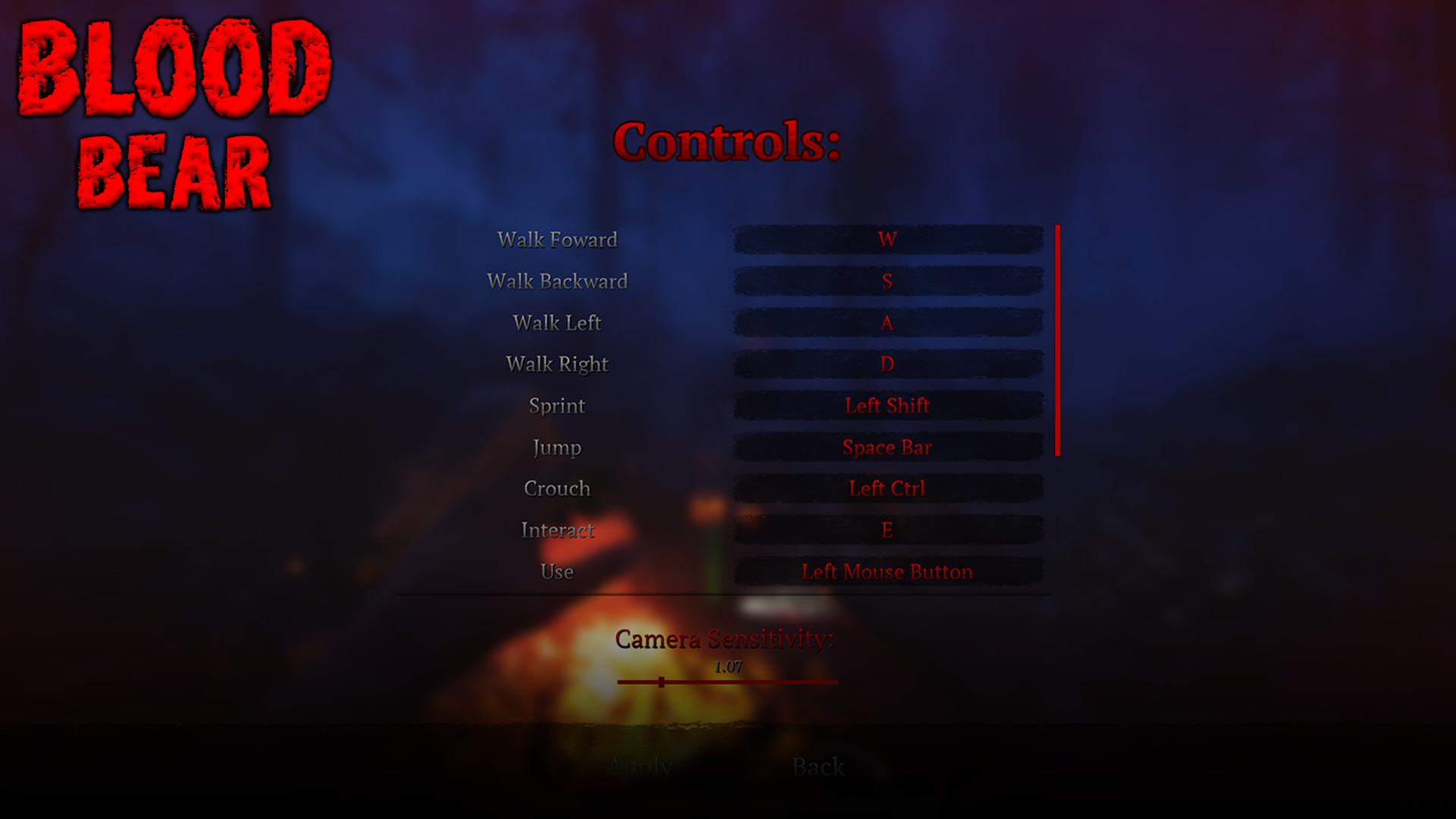1456x819 pixels.
Task: Select the Sprint row label
Action: [x=557, y=406]
